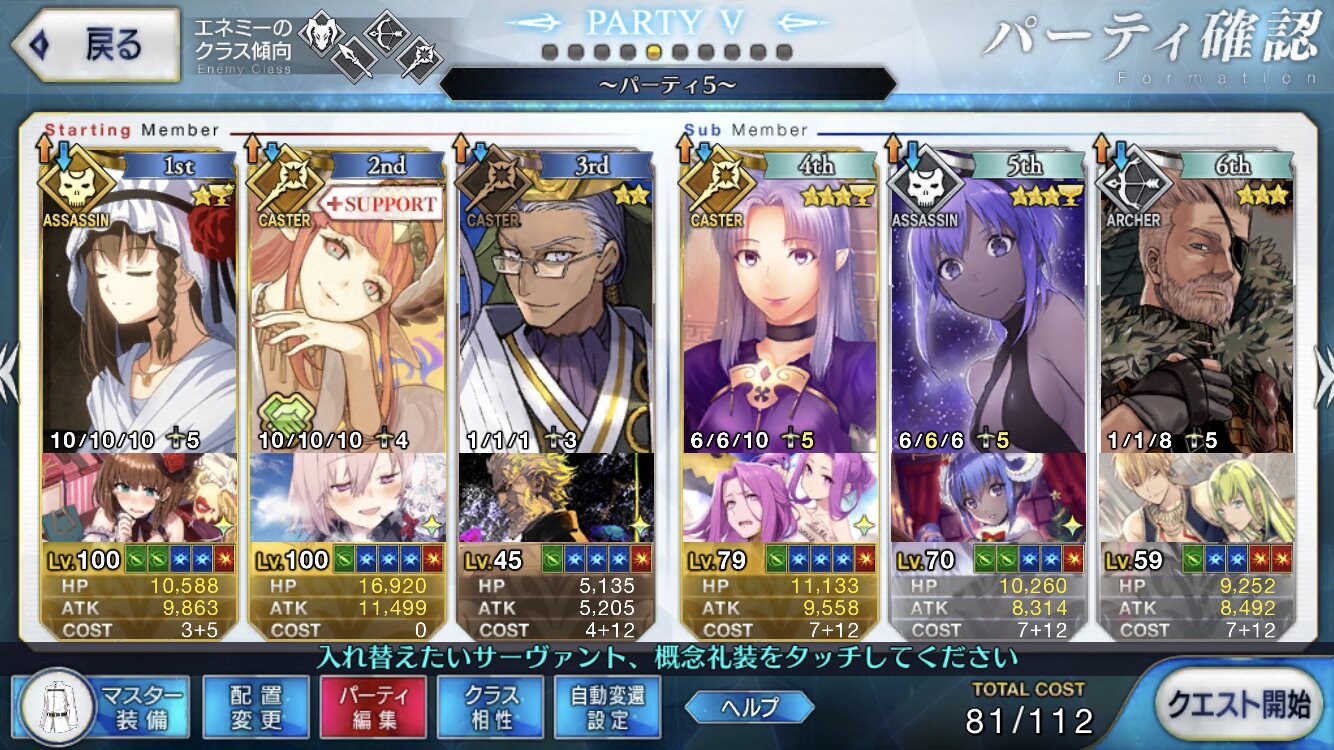Open パーティ編集 party edit
1334x750 pixels.
tap(373, 707)
